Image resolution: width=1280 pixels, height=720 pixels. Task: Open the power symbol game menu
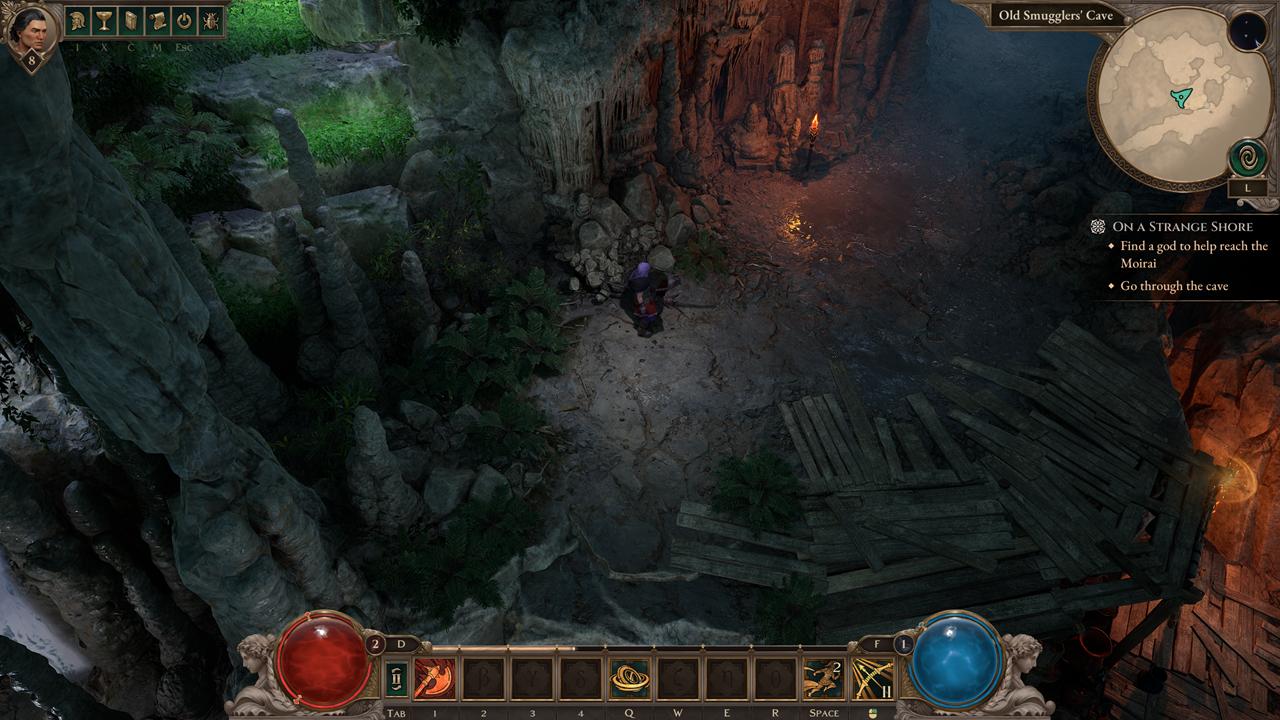click(184, 20)
